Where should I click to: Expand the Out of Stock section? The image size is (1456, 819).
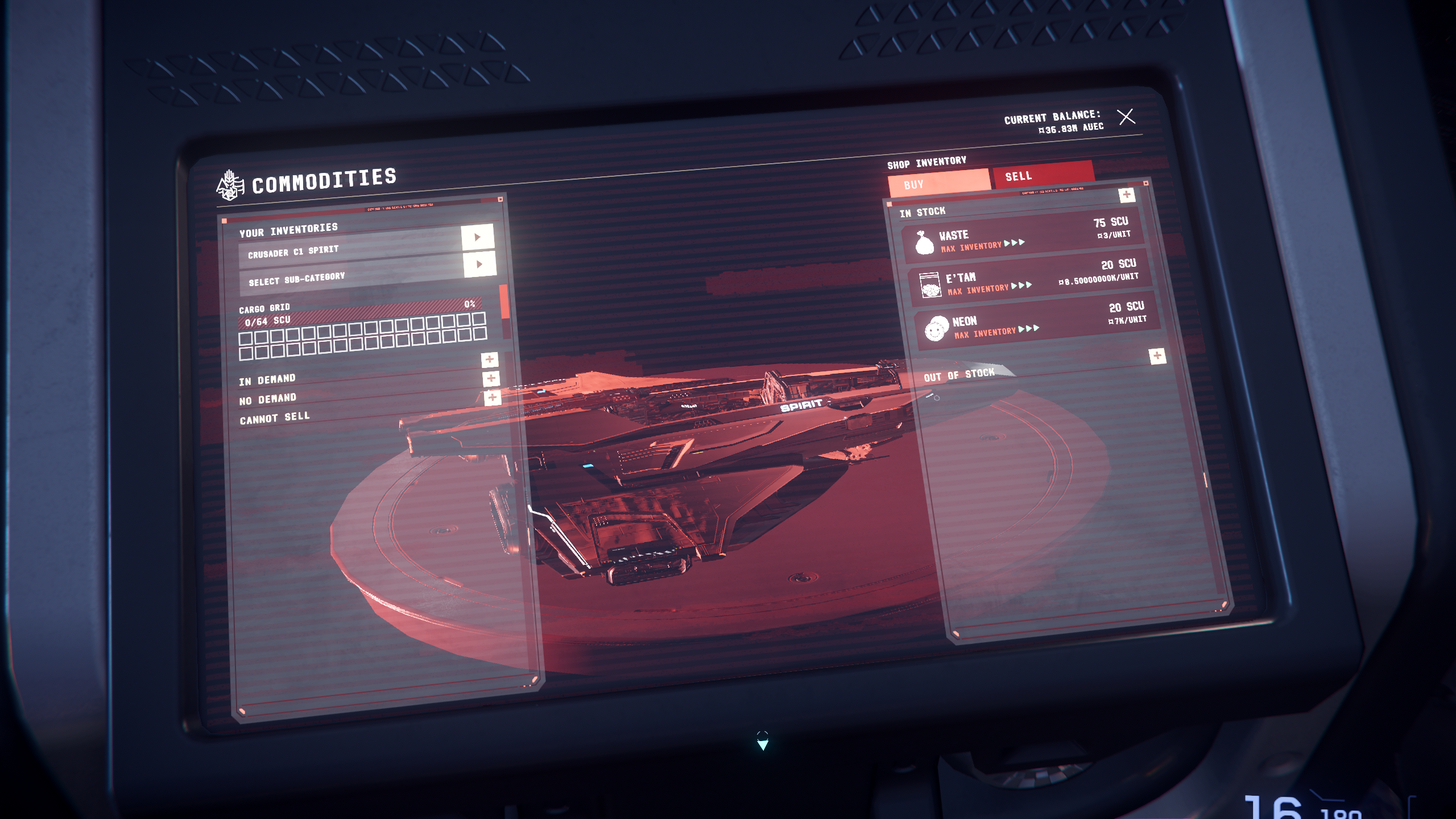[x=1157, y=356]
